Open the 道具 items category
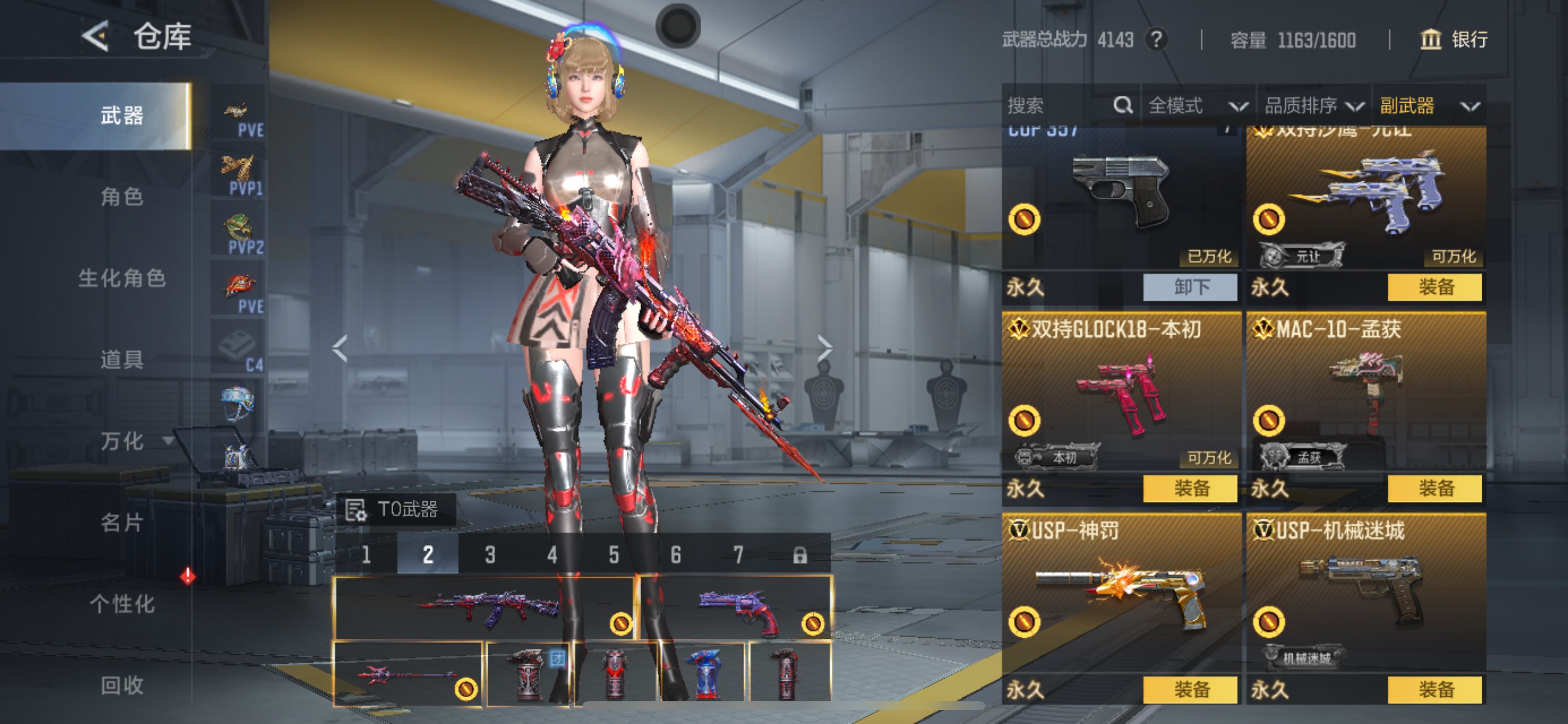Screen dimensions: 1568x724 [x=122, y=360]
